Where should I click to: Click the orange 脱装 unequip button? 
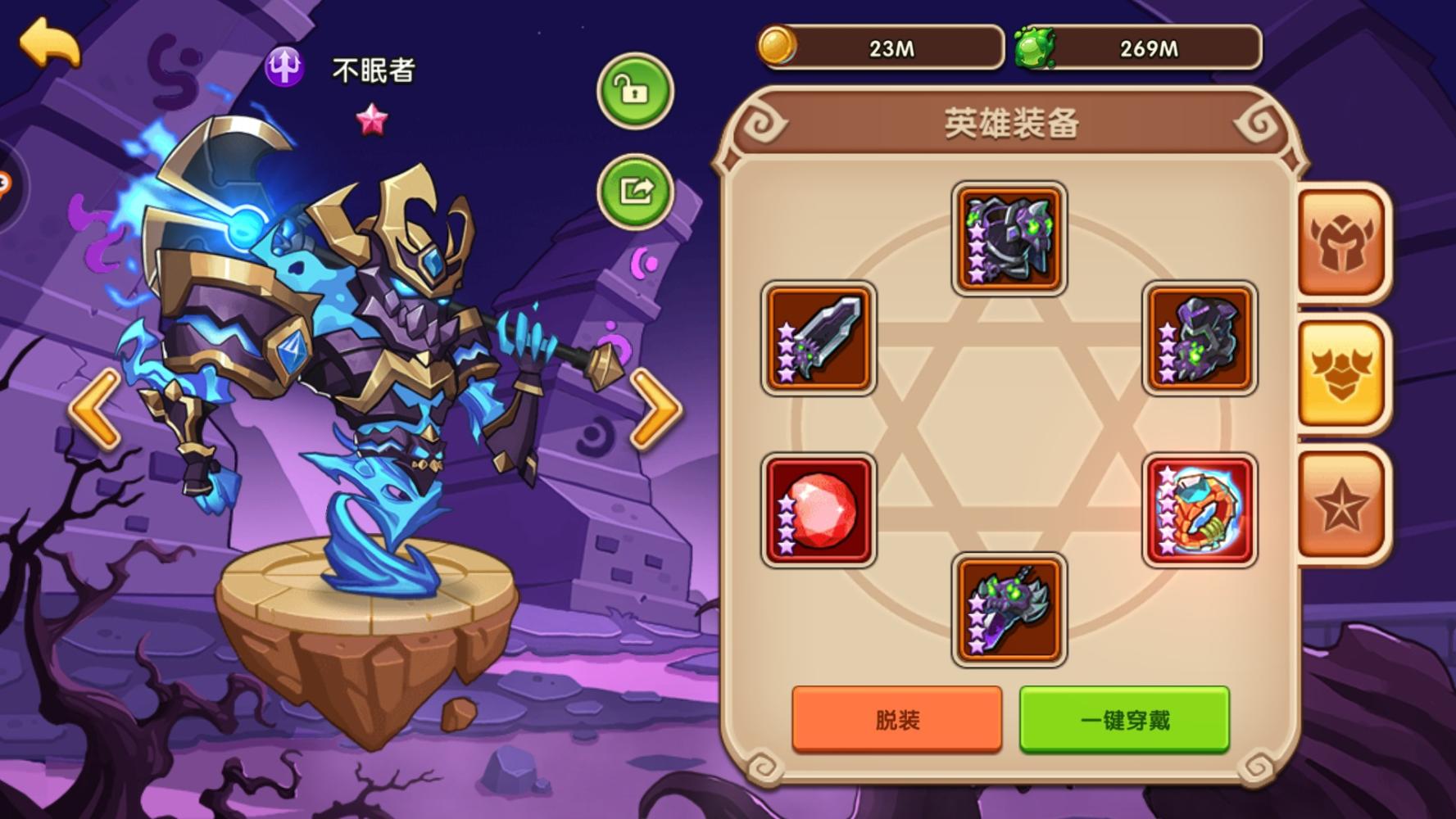pos(896,719)
